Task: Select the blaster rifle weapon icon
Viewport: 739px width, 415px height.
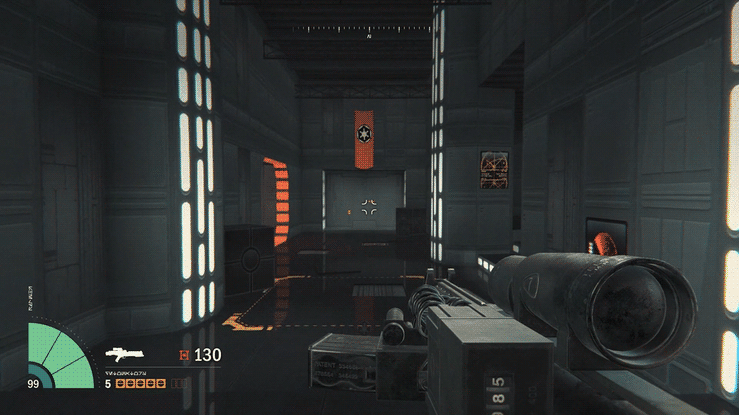Action: [127, 354]
